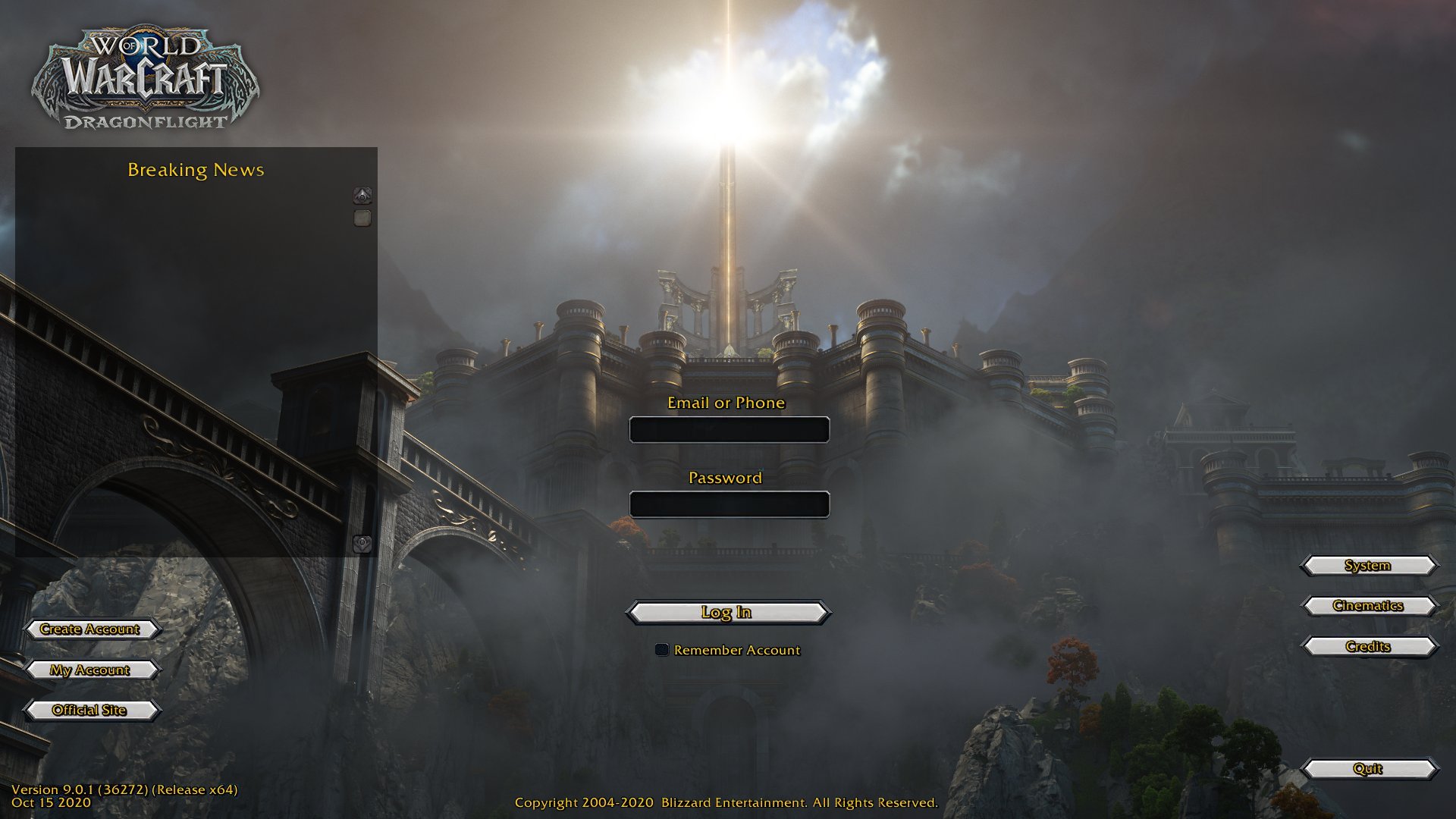This screenshot has width=1456, height=819.
Task: Focus the Password input field
Action: [x=730, y=504]
